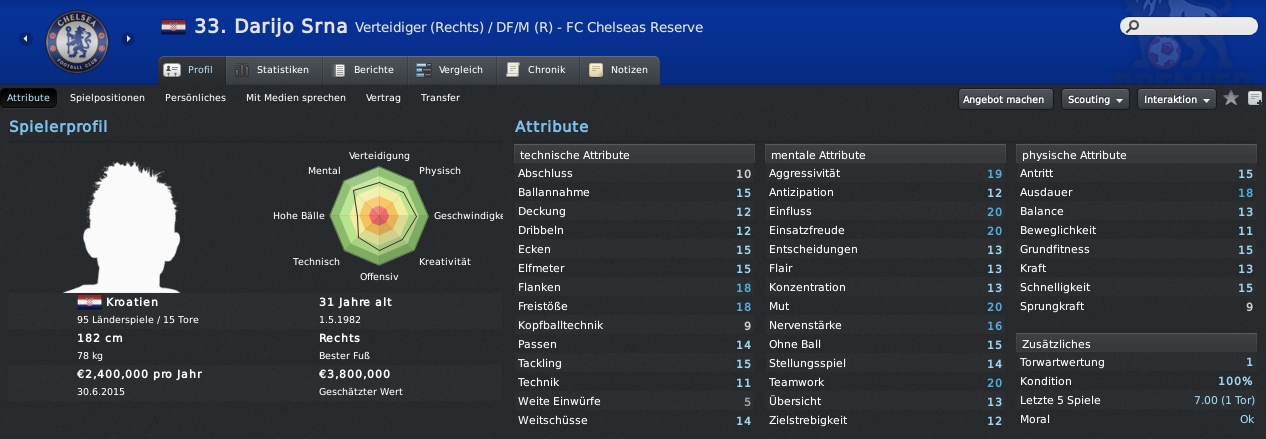Go to the next player arrow
Image resolution: width=1266 pixels, height=439 pixels.
(x=128, y=39)
